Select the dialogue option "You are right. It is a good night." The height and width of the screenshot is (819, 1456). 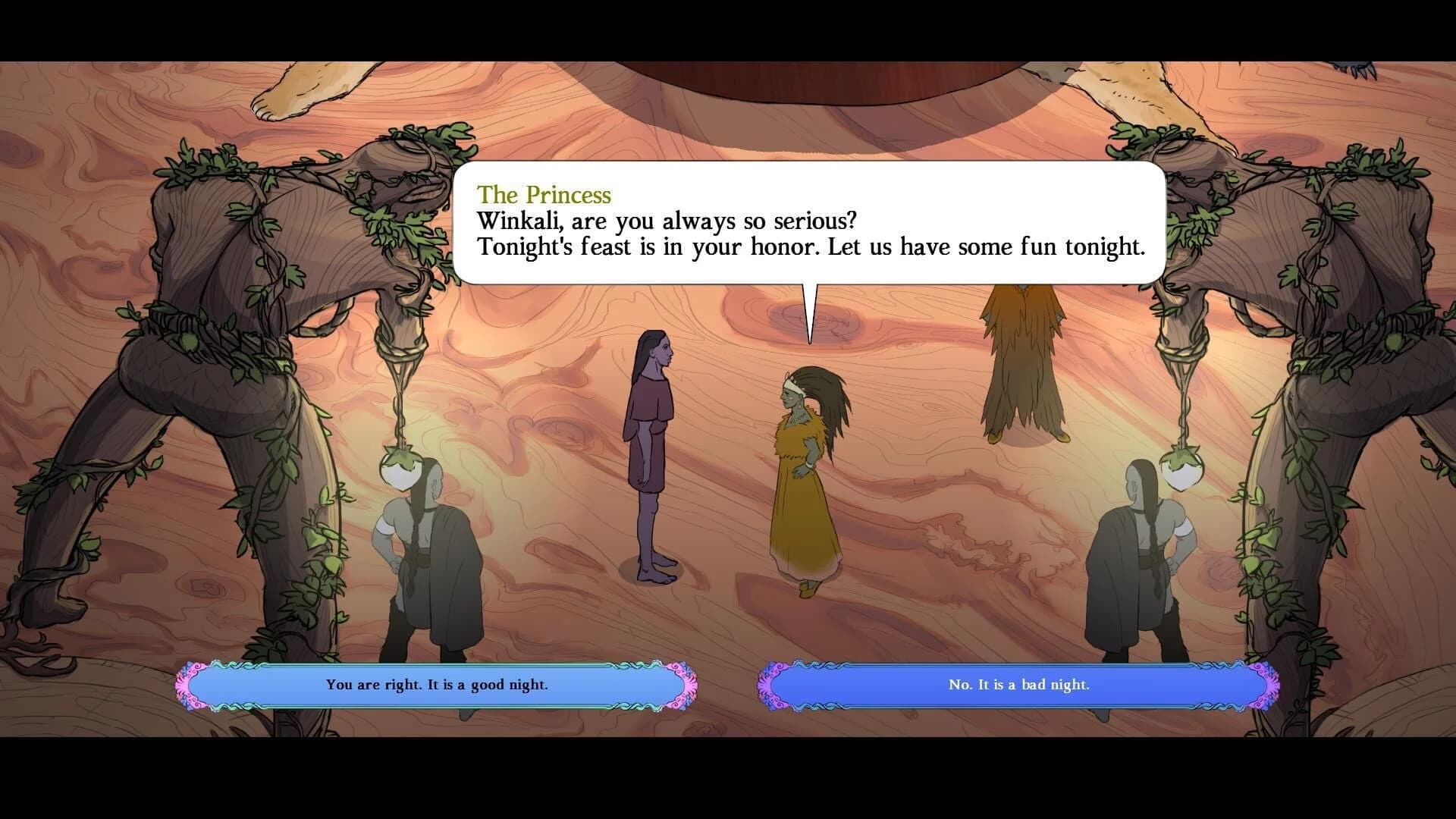pos(438,684)
